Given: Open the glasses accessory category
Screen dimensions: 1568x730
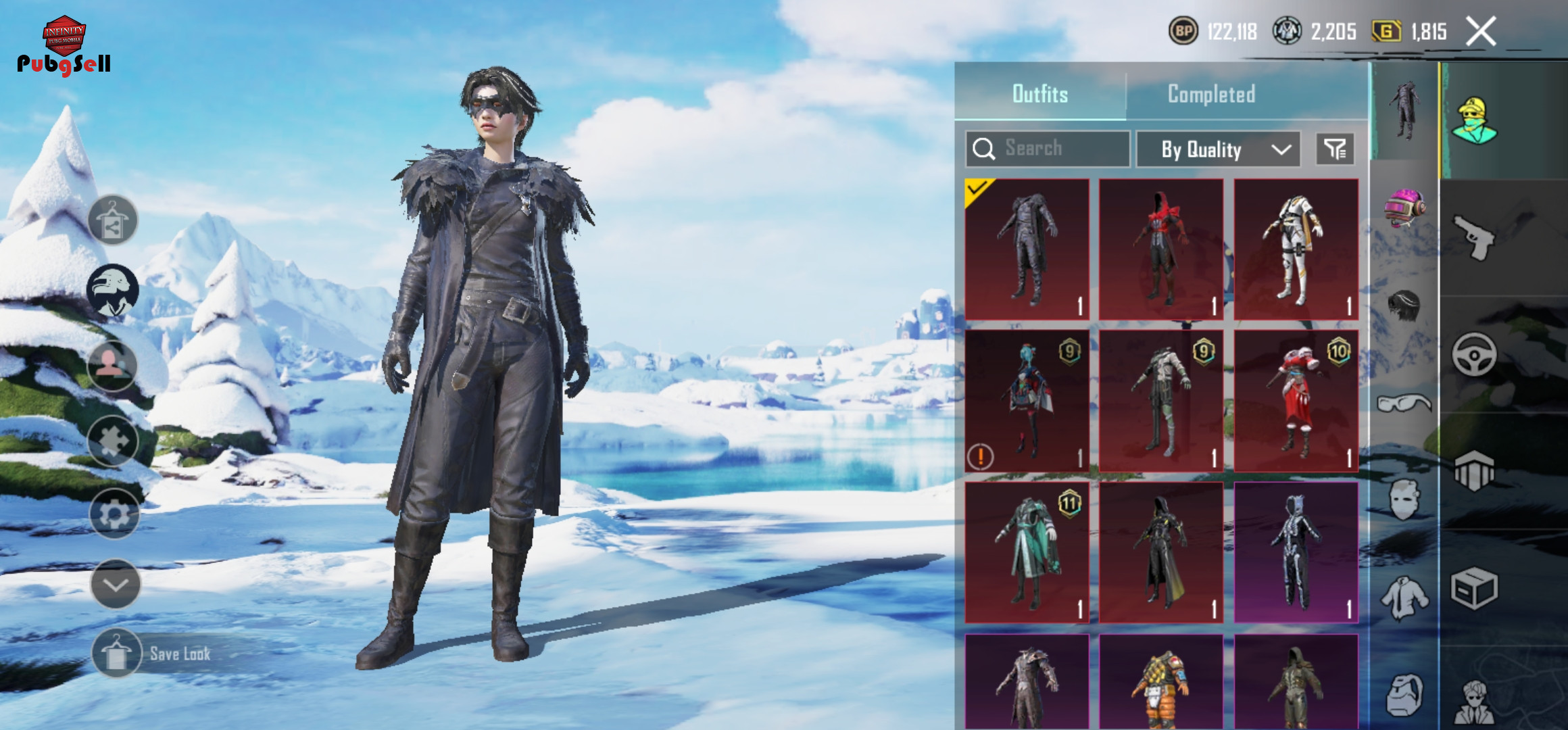Looking at the screenshot, I should (1404, 404).
